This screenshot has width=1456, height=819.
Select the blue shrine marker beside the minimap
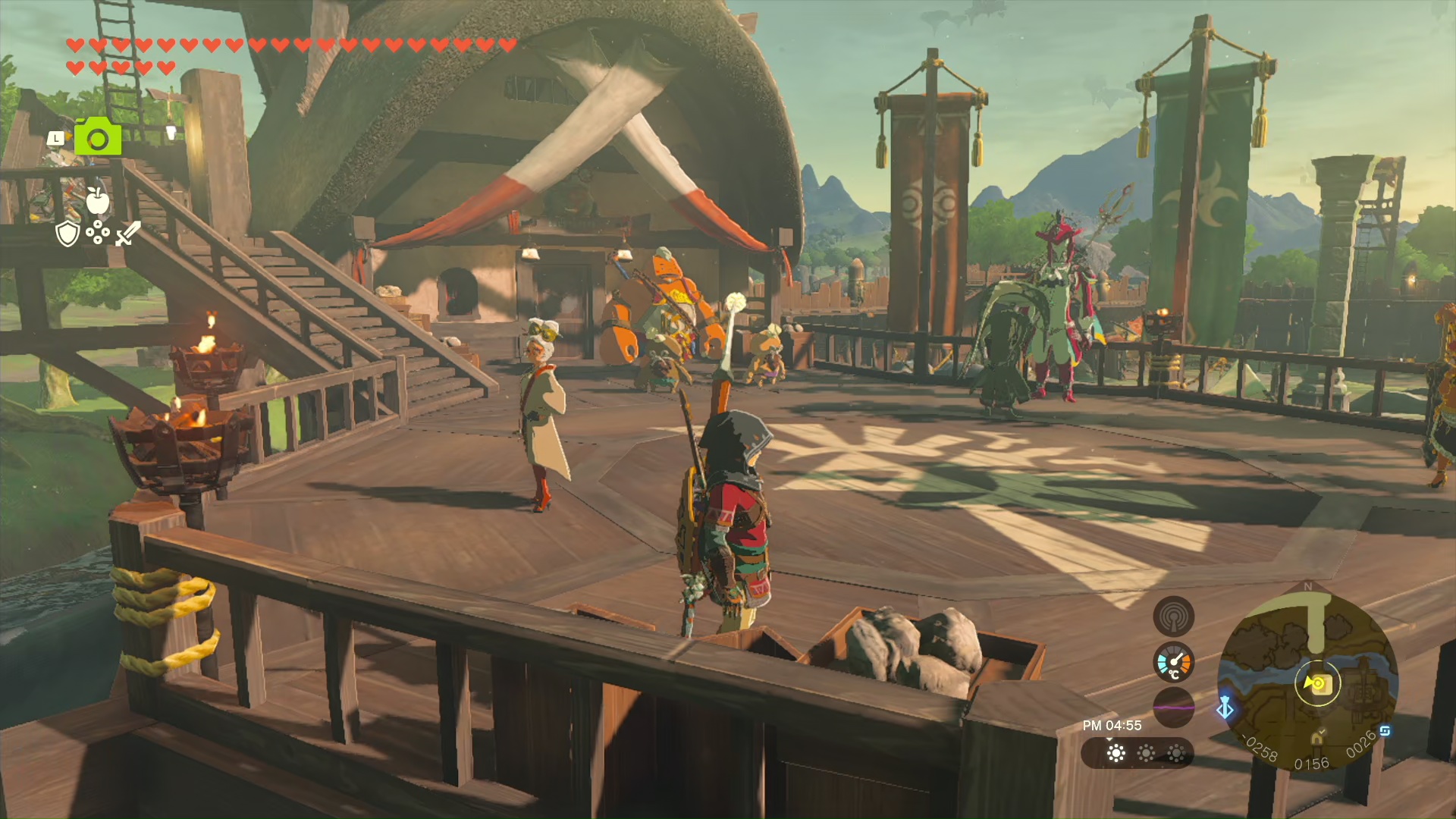coord(1385,731)
